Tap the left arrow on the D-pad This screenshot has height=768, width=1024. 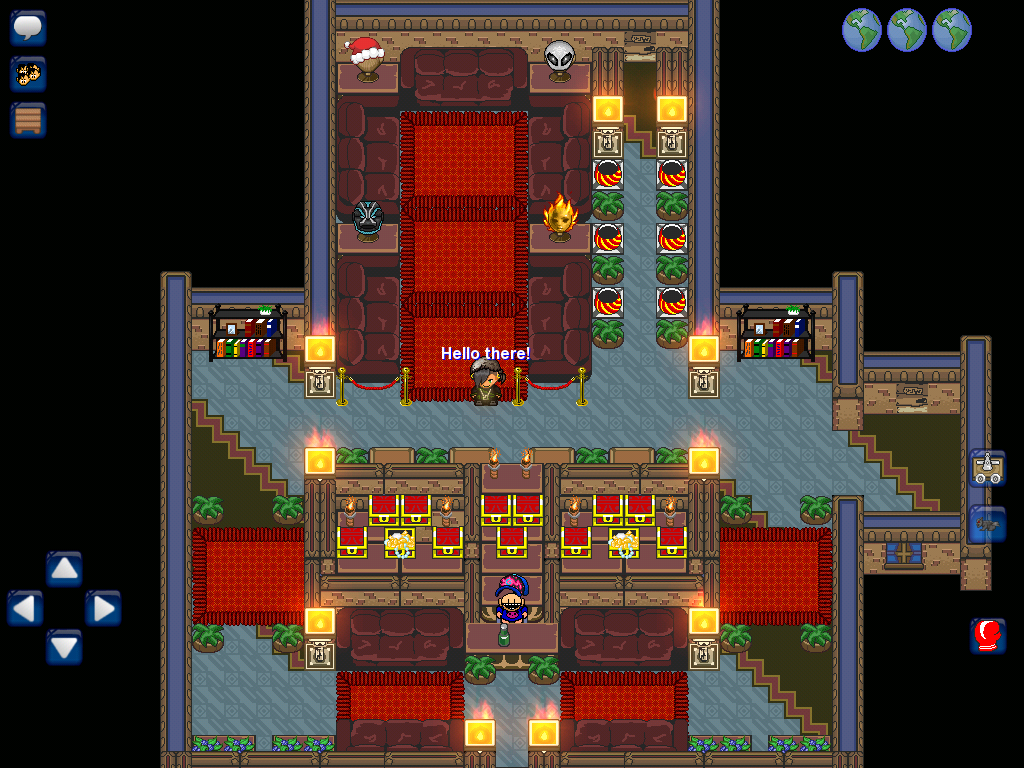[x=25, y=608]
